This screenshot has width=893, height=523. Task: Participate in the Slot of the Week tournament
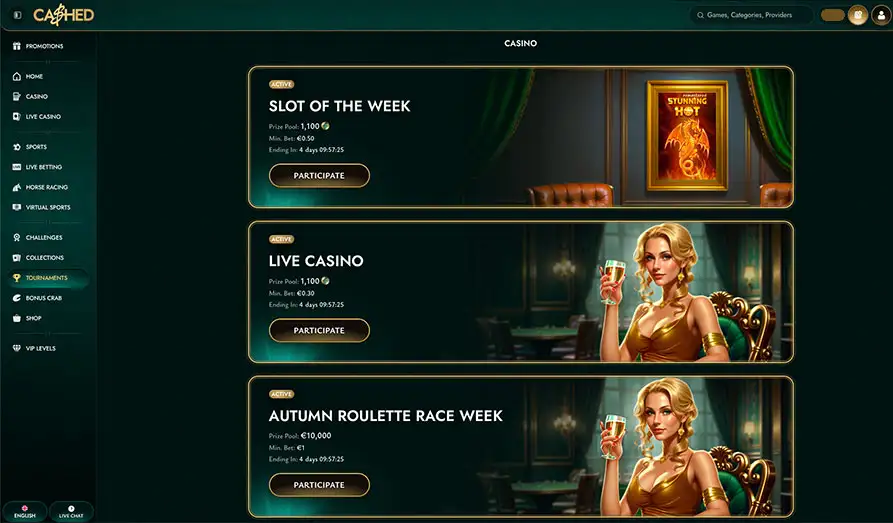[319, 176]
